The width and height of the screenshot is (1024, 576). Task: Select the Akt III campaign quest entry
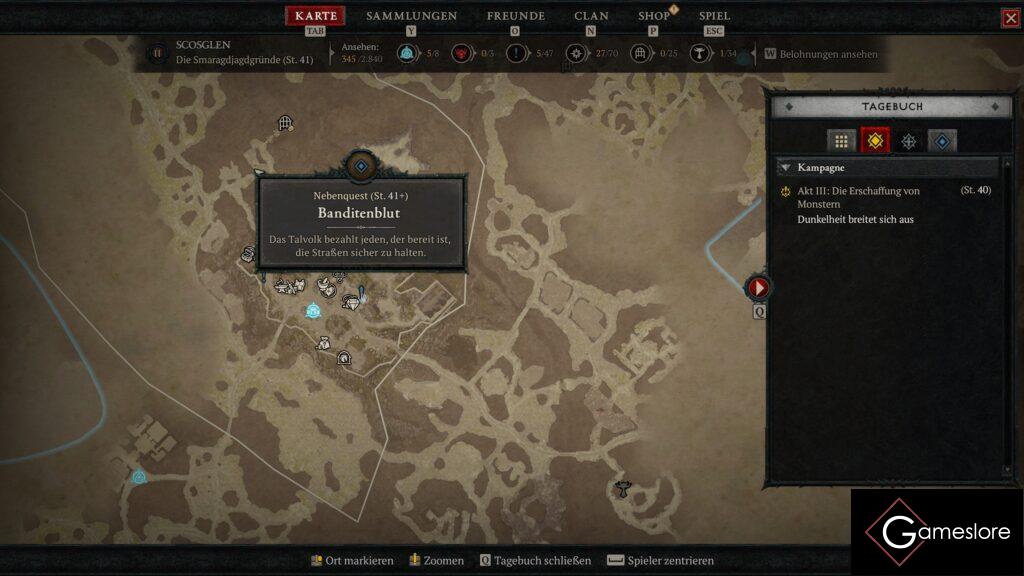858,197
